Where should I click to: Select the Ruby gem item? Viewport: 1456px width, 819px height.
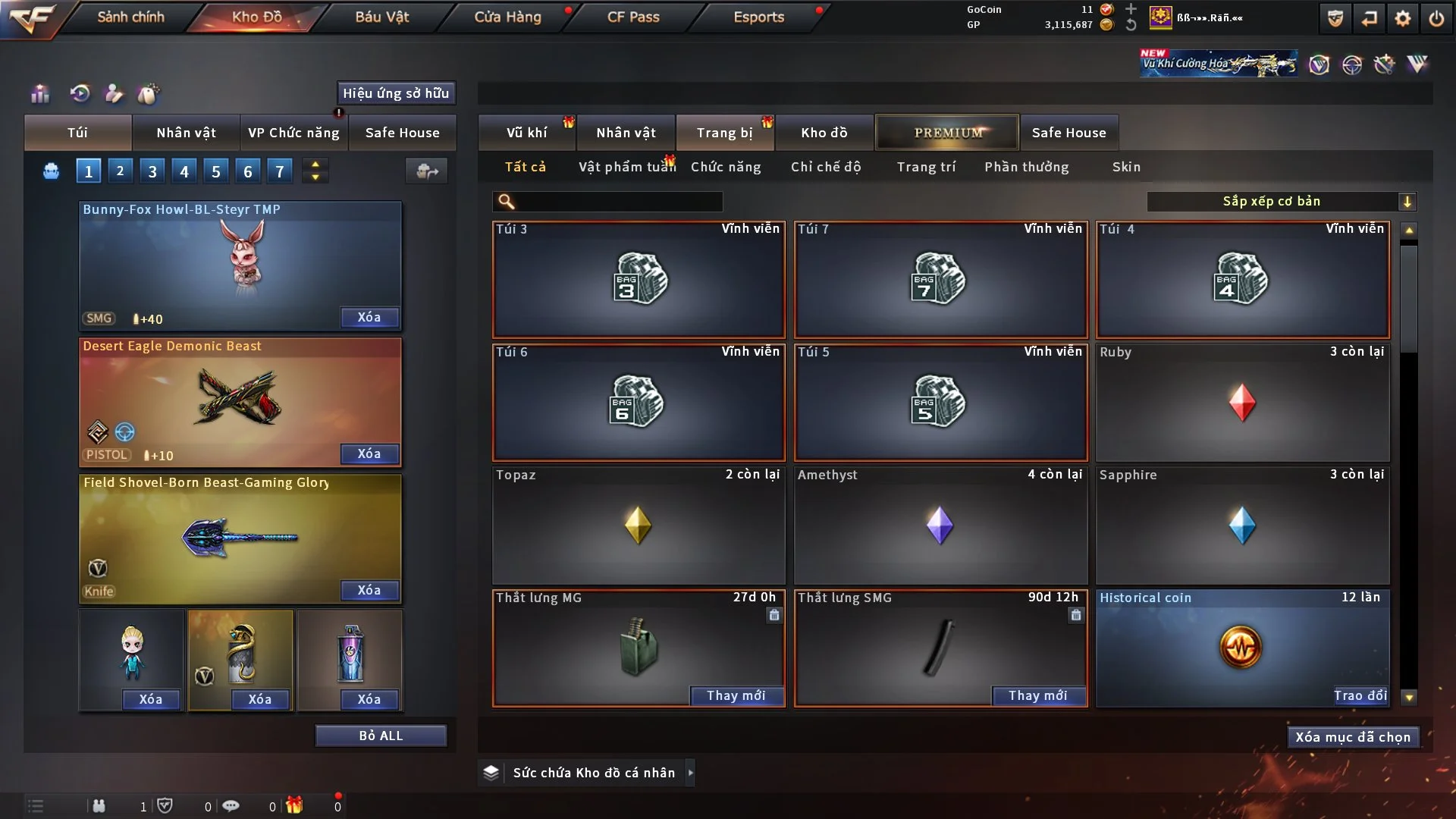[1242, 403]
